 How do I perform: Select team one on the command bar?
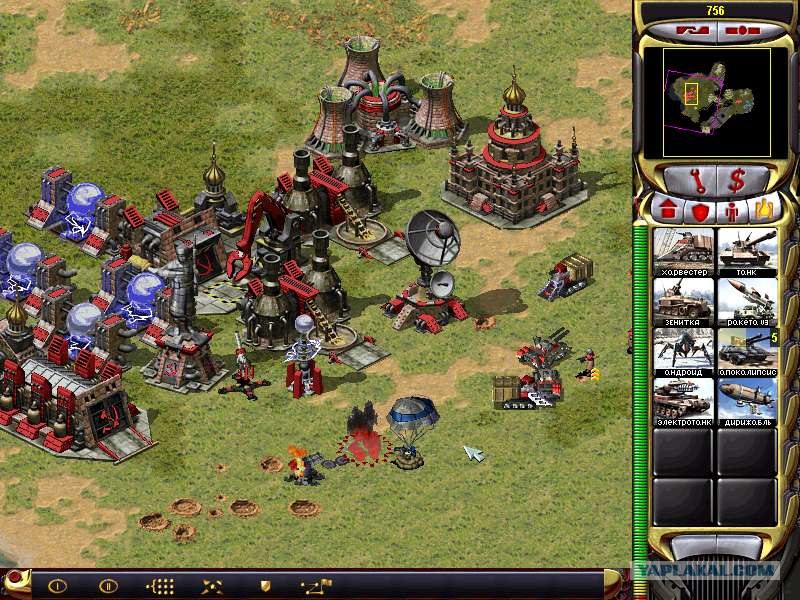[57, 585]
